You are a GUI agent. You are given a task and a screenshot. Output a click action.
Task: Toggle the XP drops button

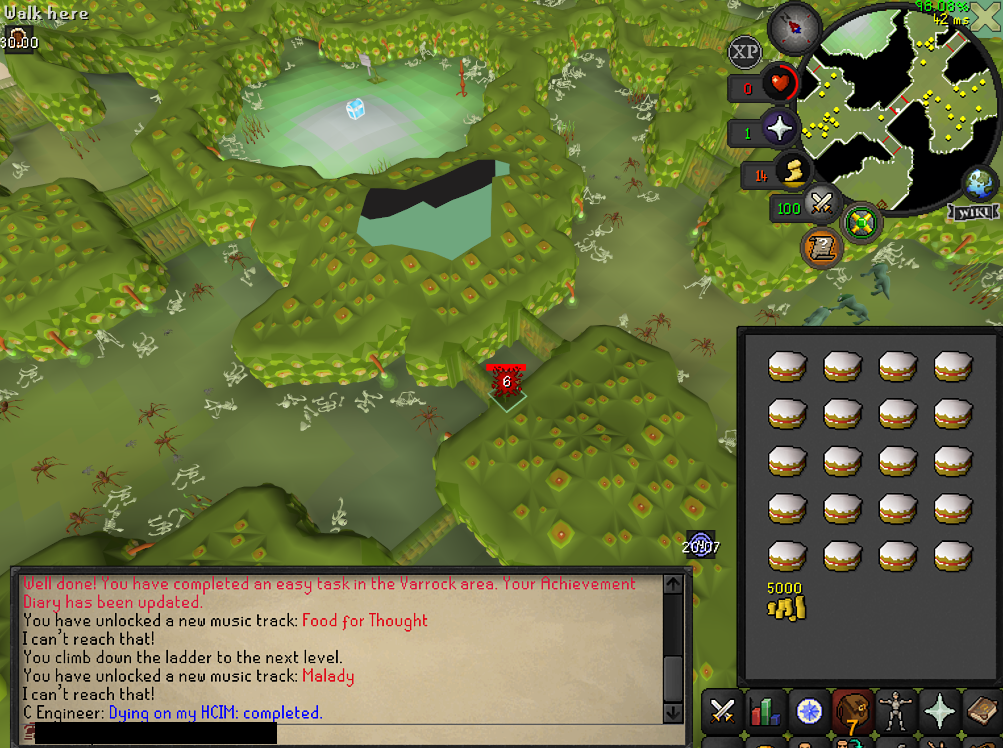(x=745, y=51)
